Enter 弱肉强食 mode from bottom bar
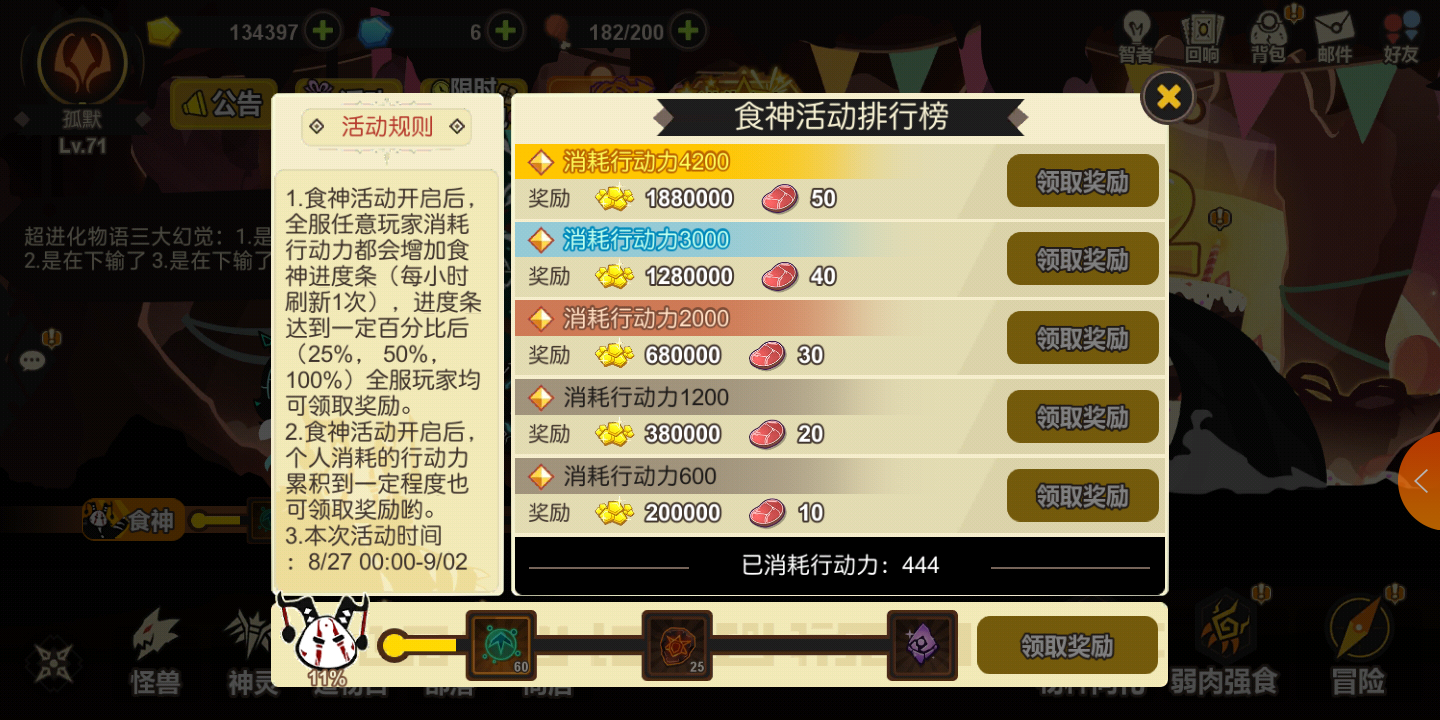Screen dimensions: 1440x720 1222,650
